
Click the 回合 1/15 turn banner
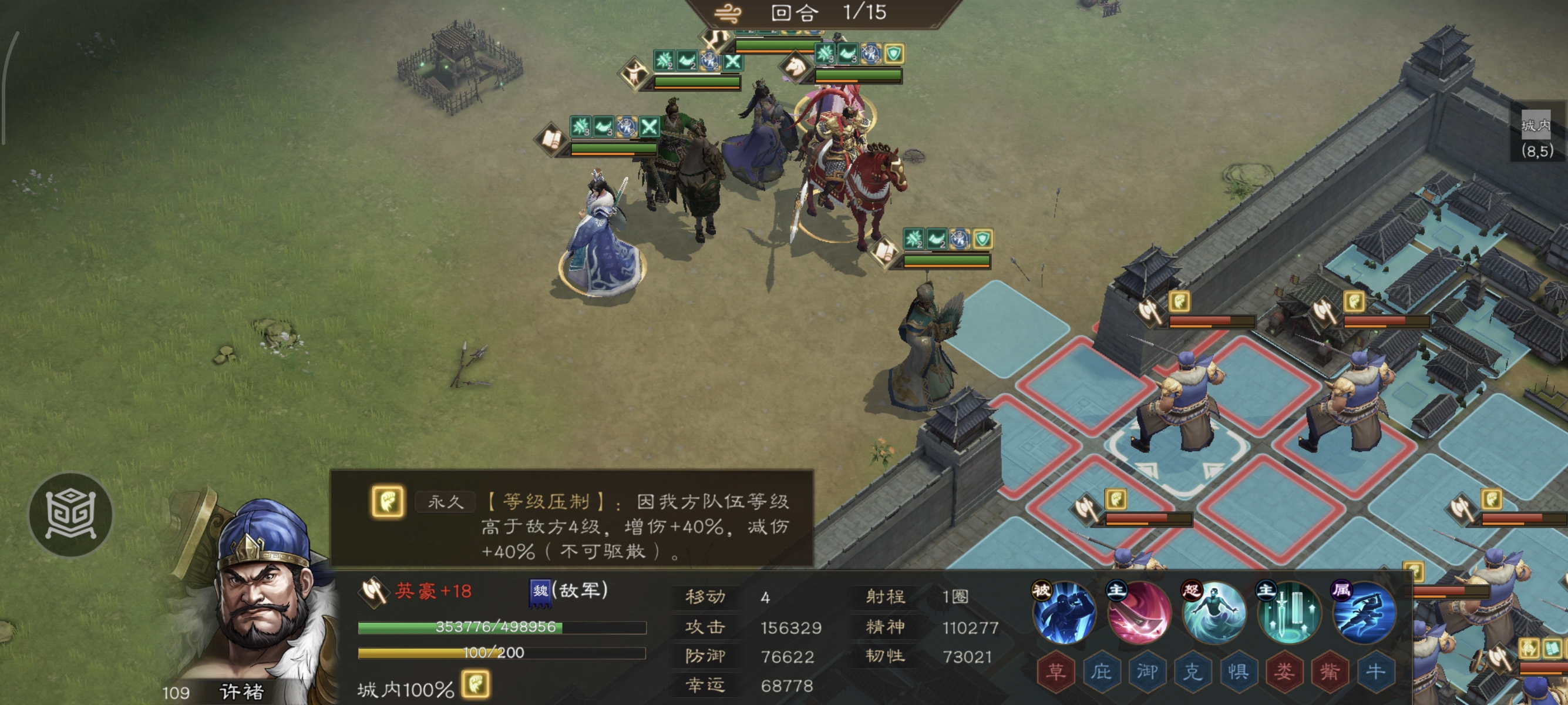pos(816,14)
